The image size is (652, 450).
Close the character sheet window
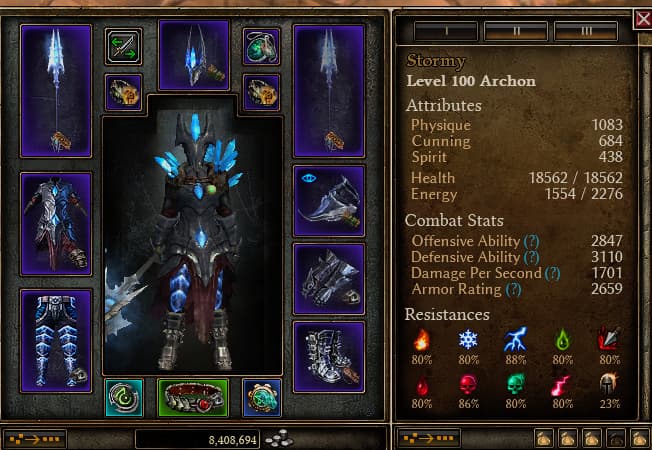click(642, 19)
